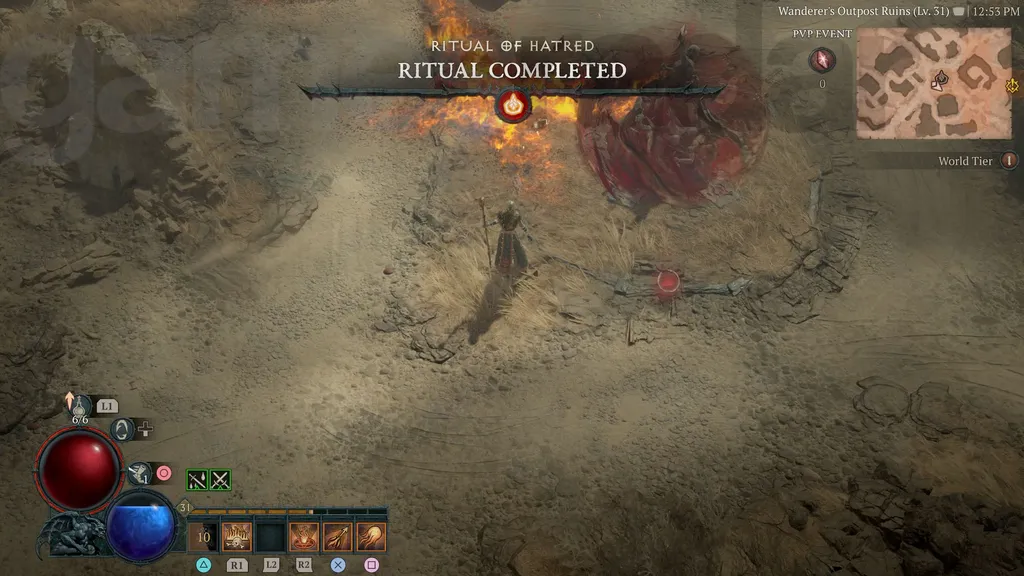The width and height of the screenshot is (1024, 576).
Task: Click the Ritual Completed flame emblem
Action: (513, 104)
